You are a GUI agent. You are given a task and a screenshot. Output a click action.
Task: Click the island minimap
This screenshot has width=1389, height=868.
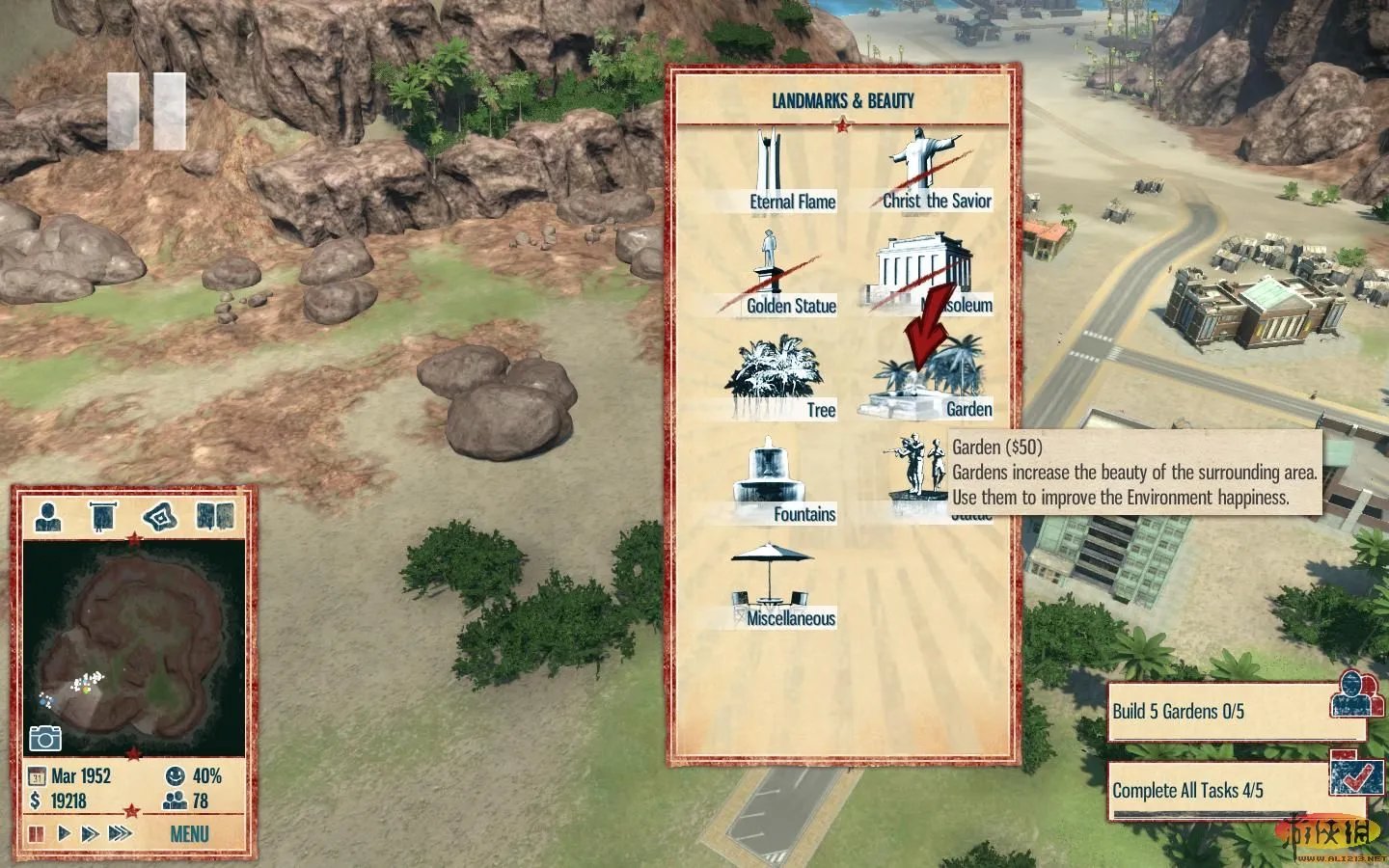[x=133, y=646]
